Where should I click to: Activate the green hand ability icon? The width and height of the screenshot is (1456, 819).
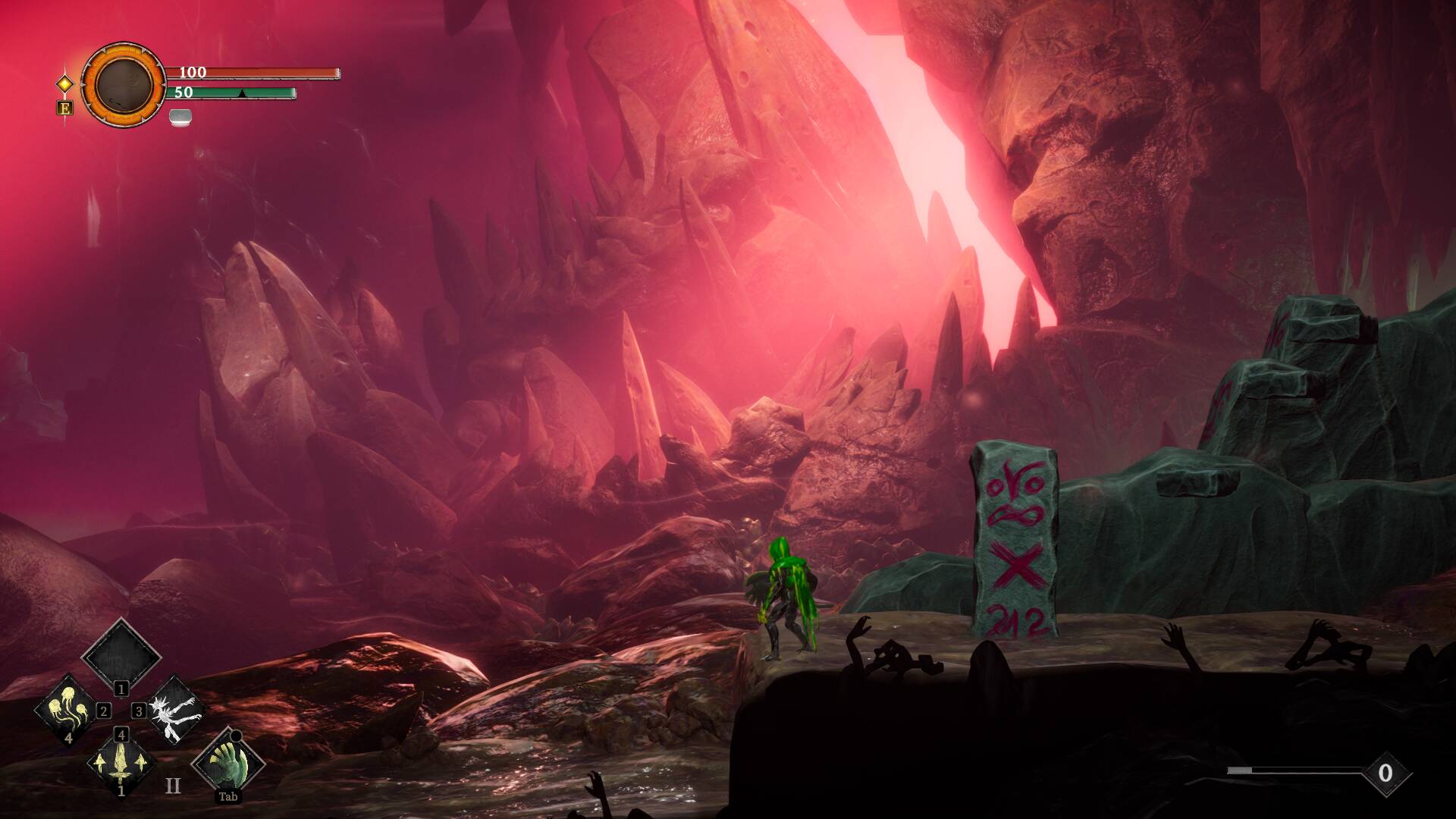point(228,762)
